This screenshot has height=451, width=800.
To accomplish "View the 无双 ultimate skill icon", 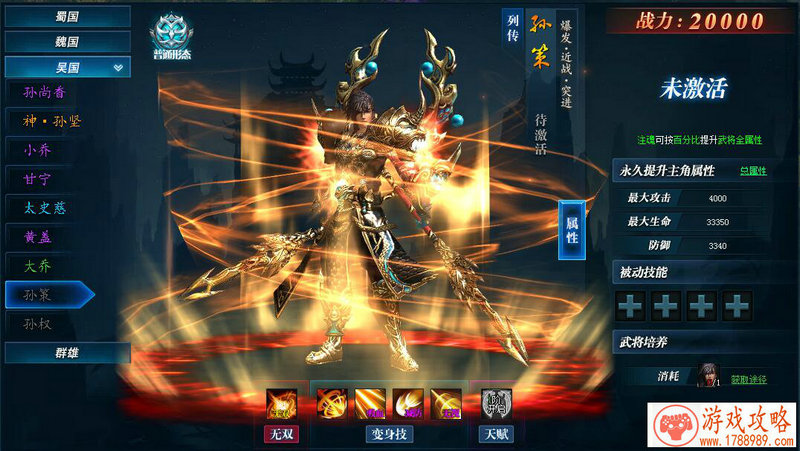I will click(x=280, y=405).
